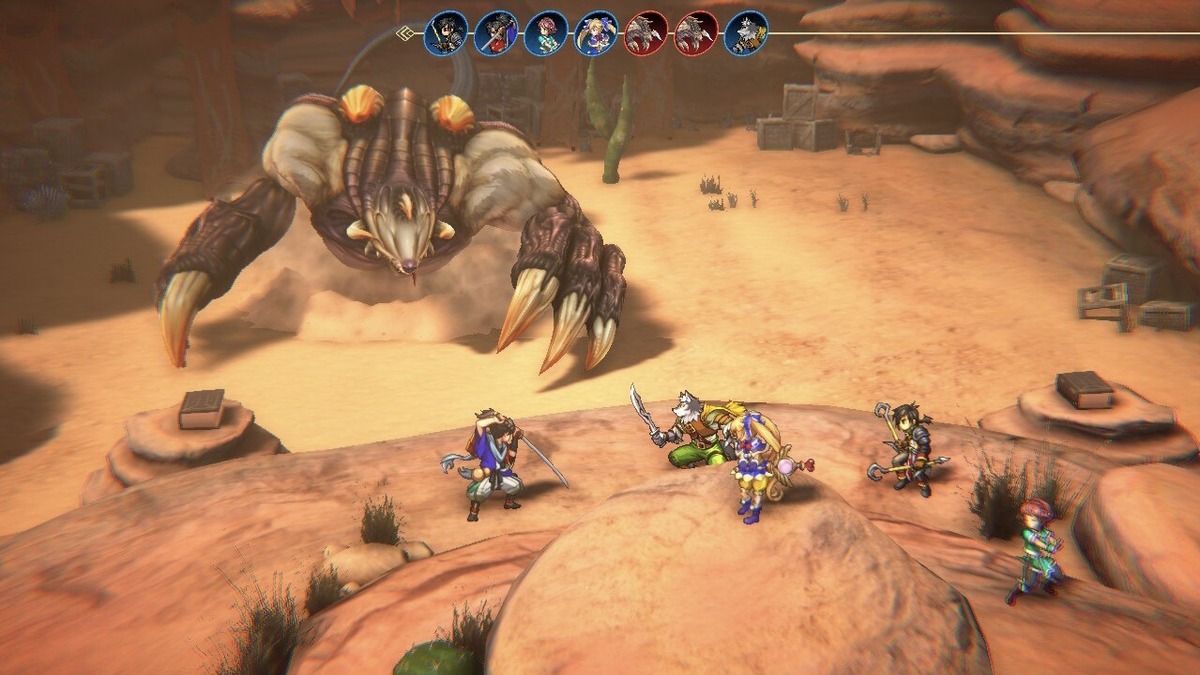
Task: Select the black-haired staff wielder turn portrait
Action: point(446,34)
